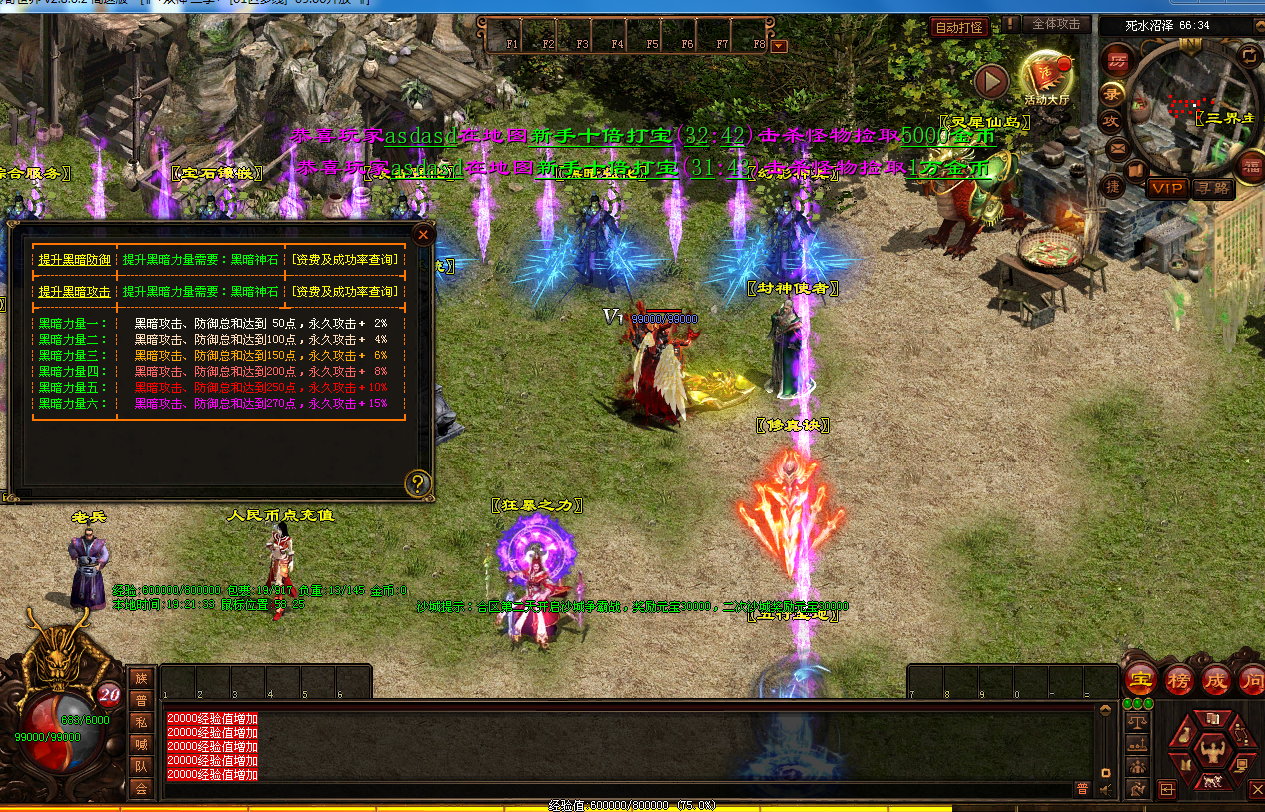Show the 榜 rankings button
Screen dimensions: 1265x812
(1178, 680)
